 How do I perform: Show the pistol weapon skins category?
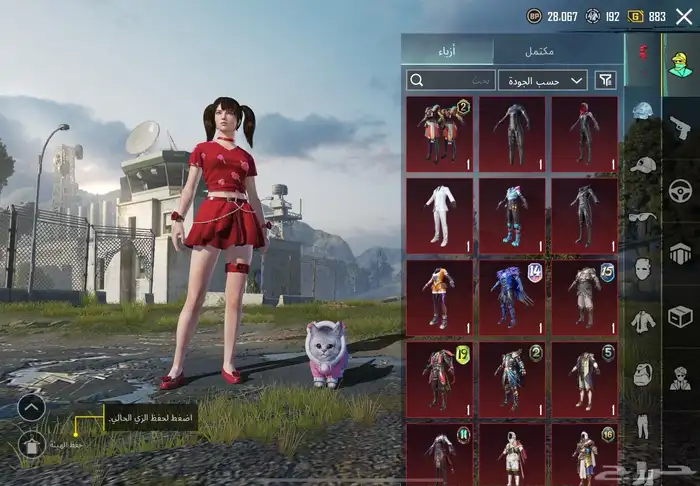680,127
